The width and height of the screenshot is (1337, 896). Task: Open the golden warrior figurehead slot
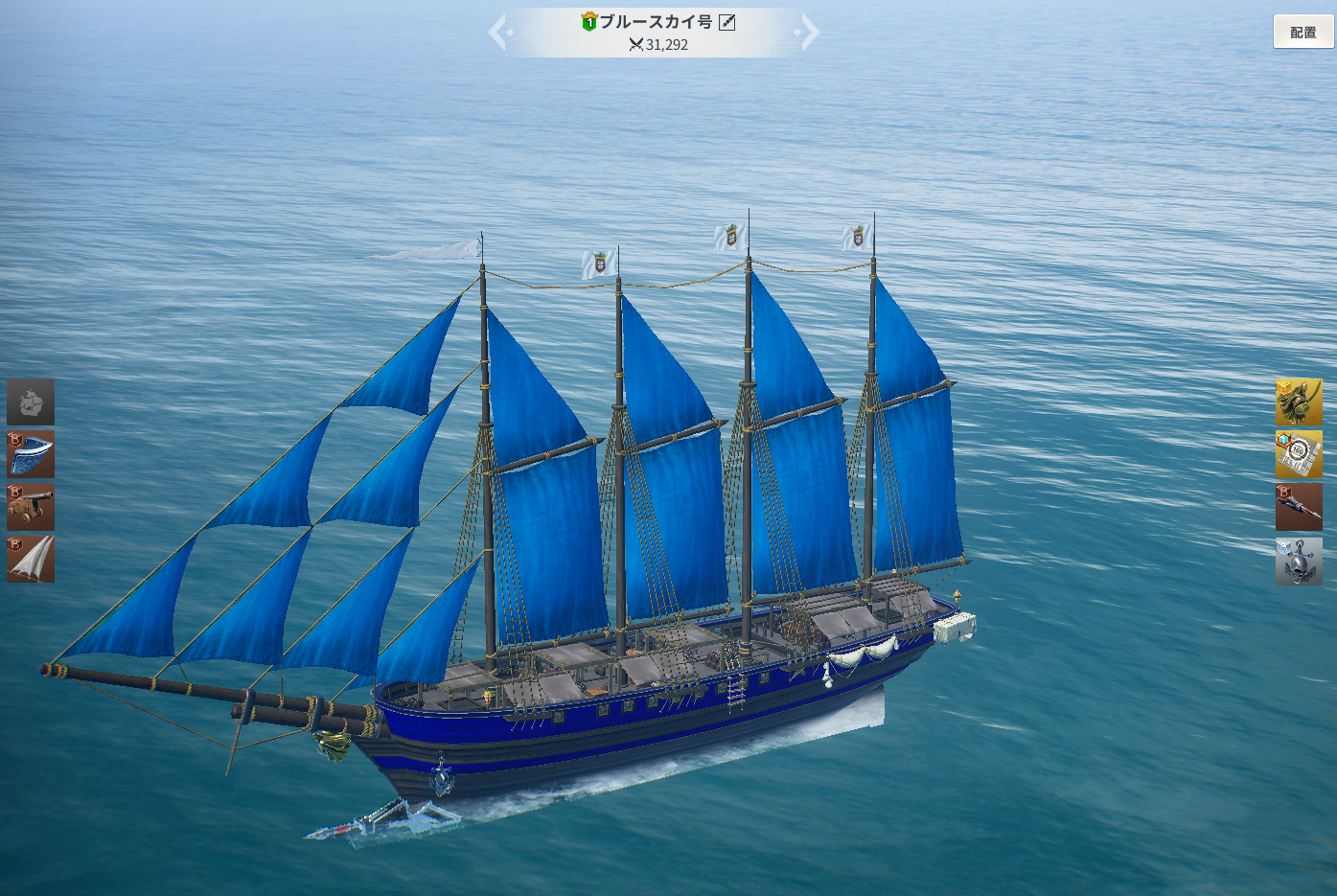click(1299, 402)
